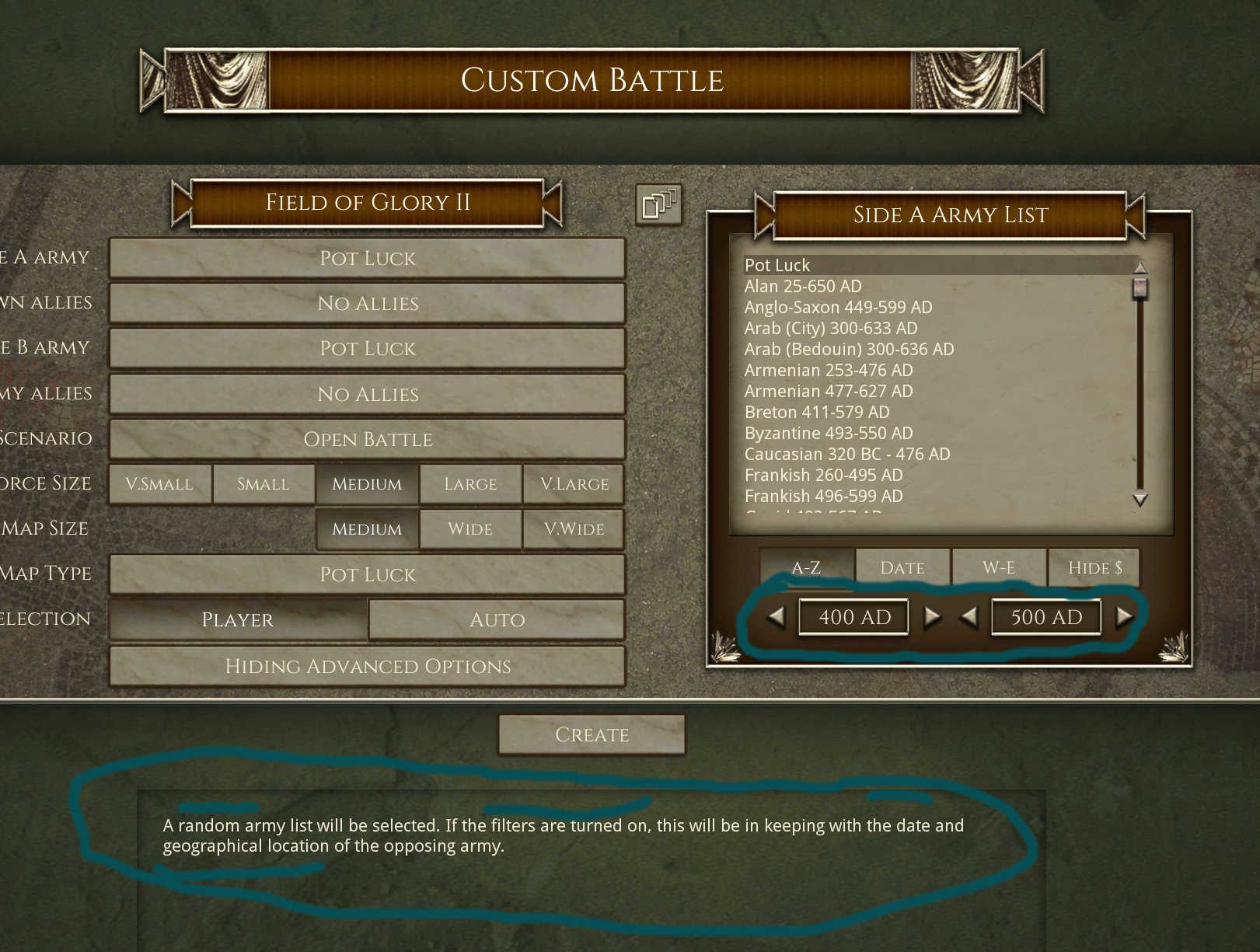Open the Open Battle scenario selector
Screen dimensions: 1260x952
click(367, 439)
